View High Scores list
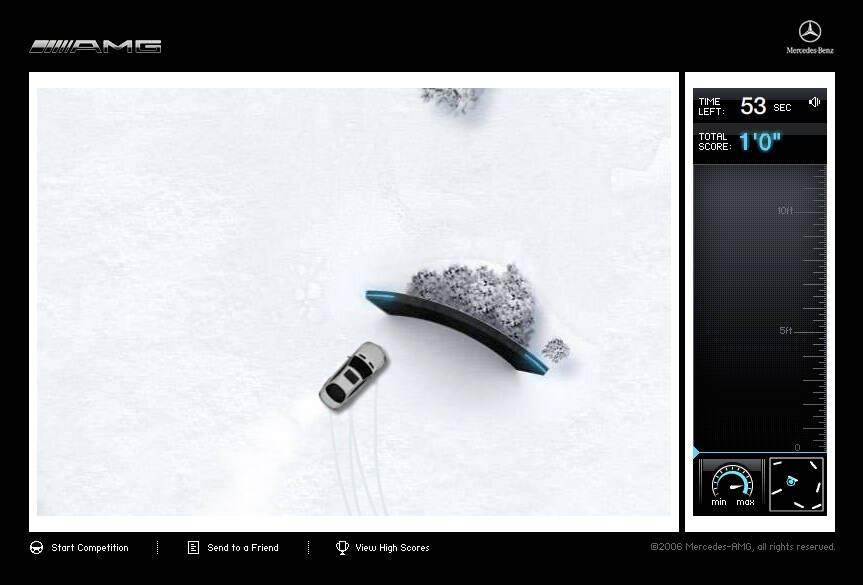Image resolution: width=863 pixels, height=585 pixels. 383,548
